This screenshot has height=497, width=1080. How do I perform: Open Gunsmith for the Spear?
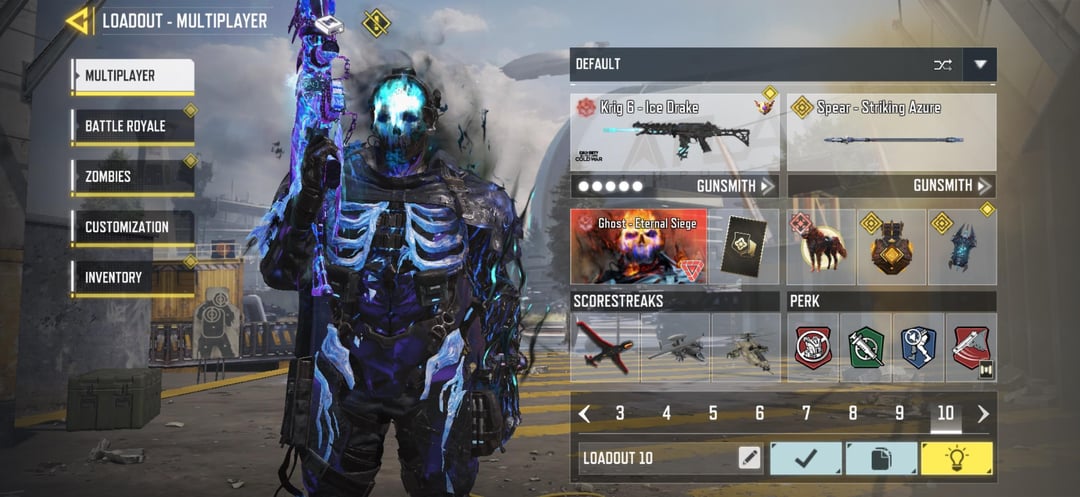[x=952, y=186]
